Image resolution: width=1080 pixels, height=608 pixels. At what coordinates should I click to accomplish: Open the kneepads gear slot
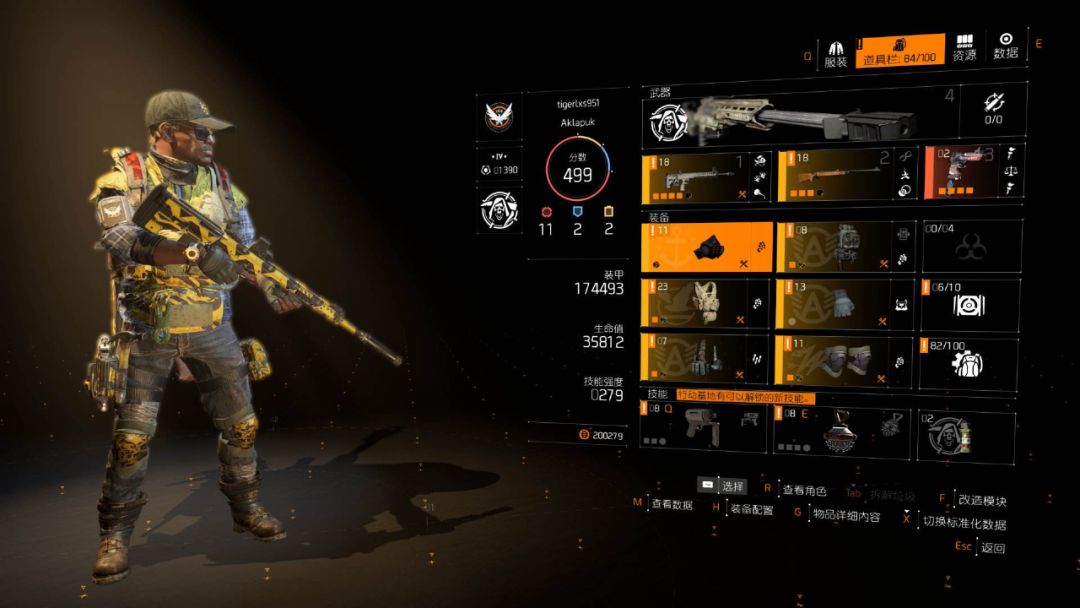[x=840, y=359]
